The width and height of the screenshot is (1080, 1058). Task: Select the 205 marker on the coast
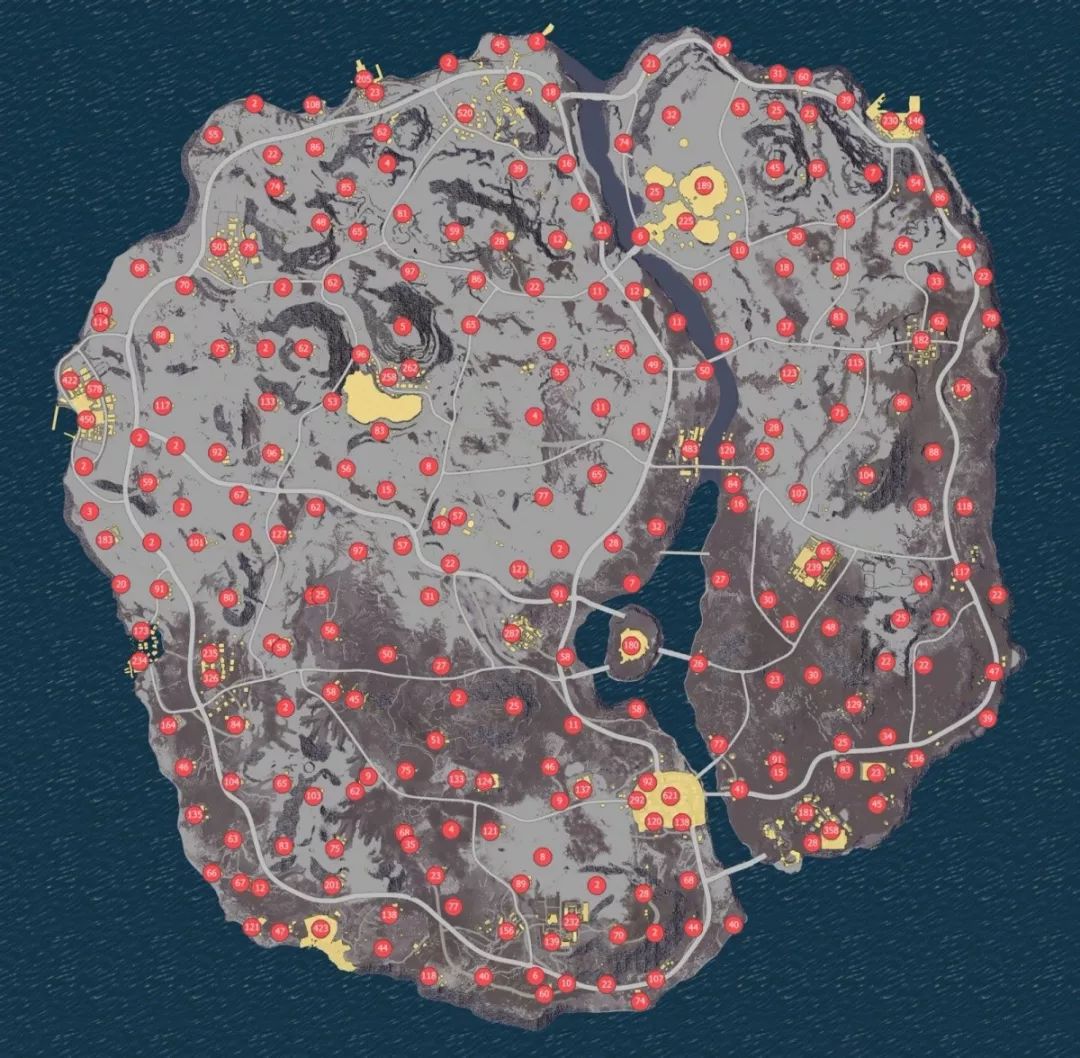point(364,78)
